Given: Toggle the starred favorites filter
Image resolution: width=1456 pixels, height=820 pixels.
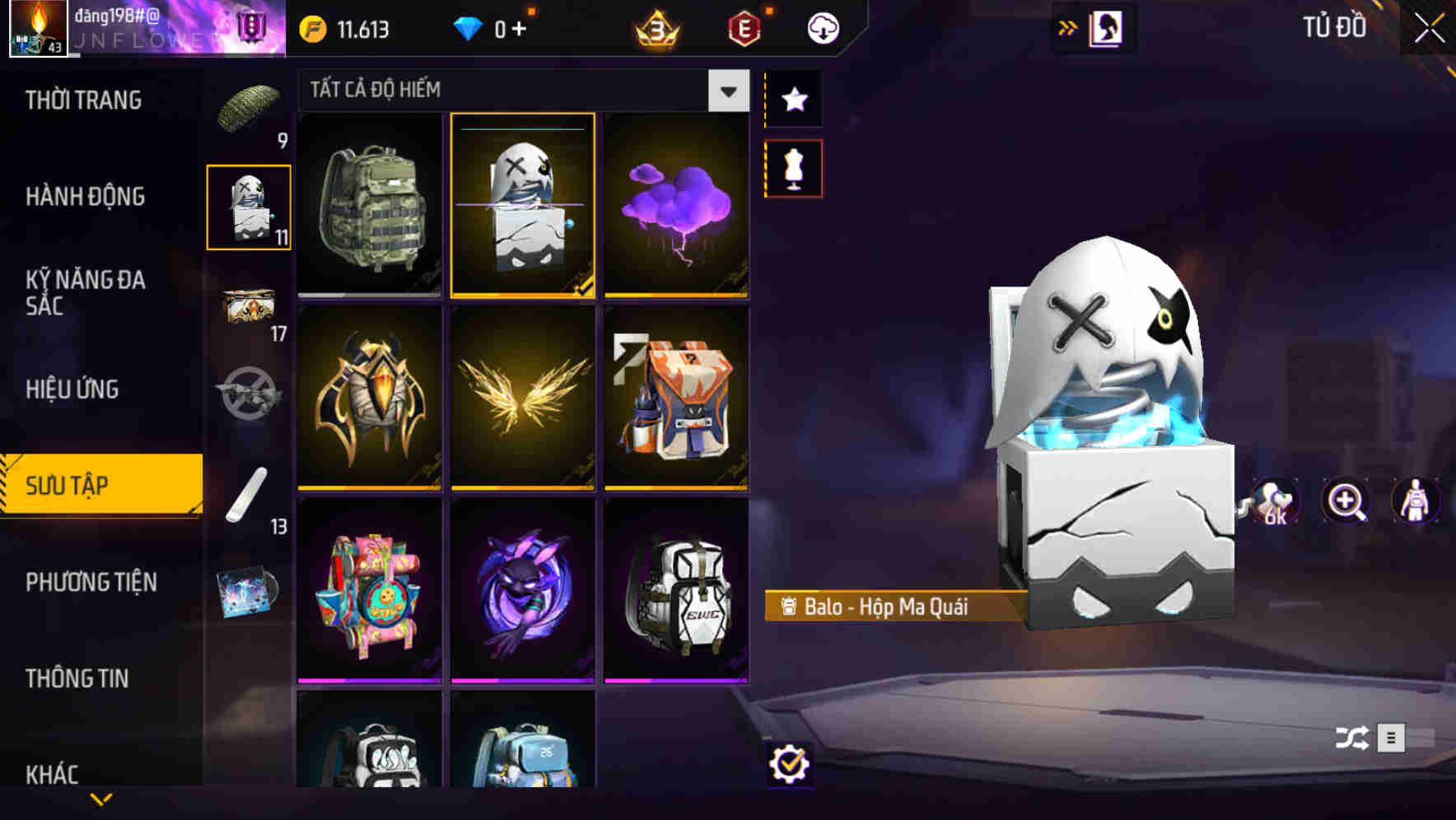Looking at the screenshot, I should pyautogui.click(x=793, y=100).
